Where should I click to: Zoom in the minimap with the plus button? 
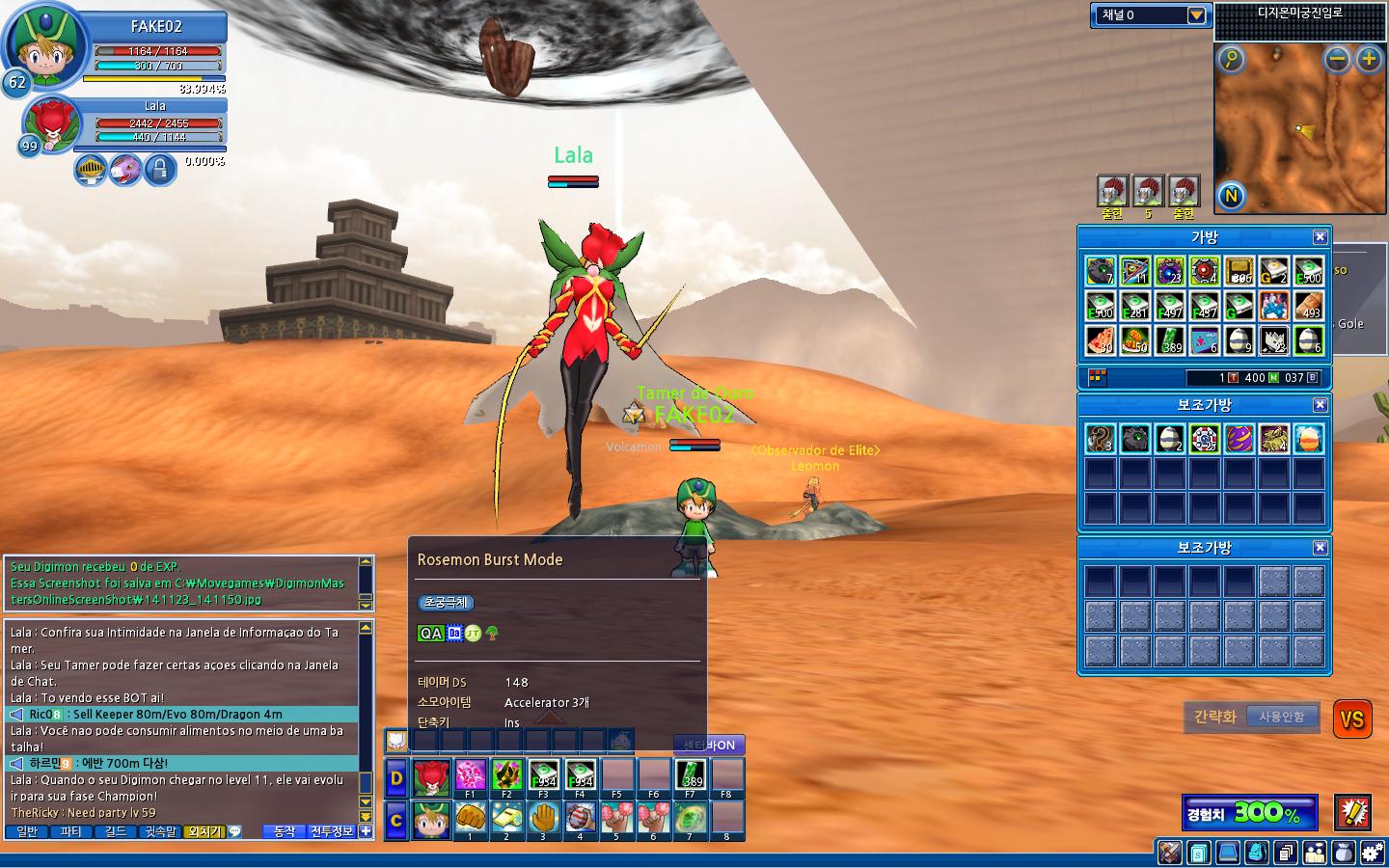1369,60
